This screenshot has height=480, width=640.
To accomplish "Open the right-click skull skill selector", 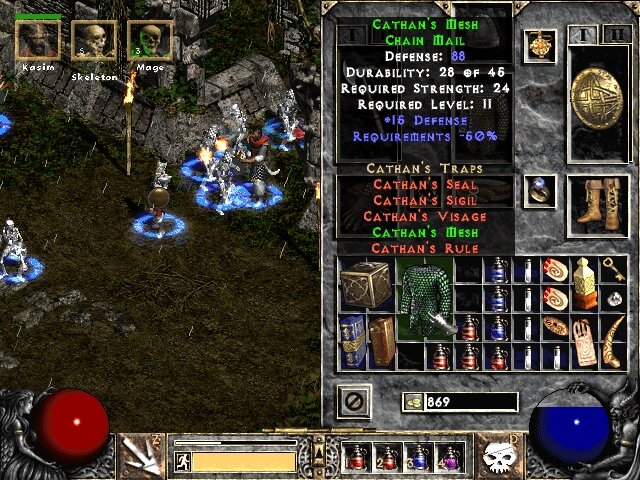I will coord(496,455).
